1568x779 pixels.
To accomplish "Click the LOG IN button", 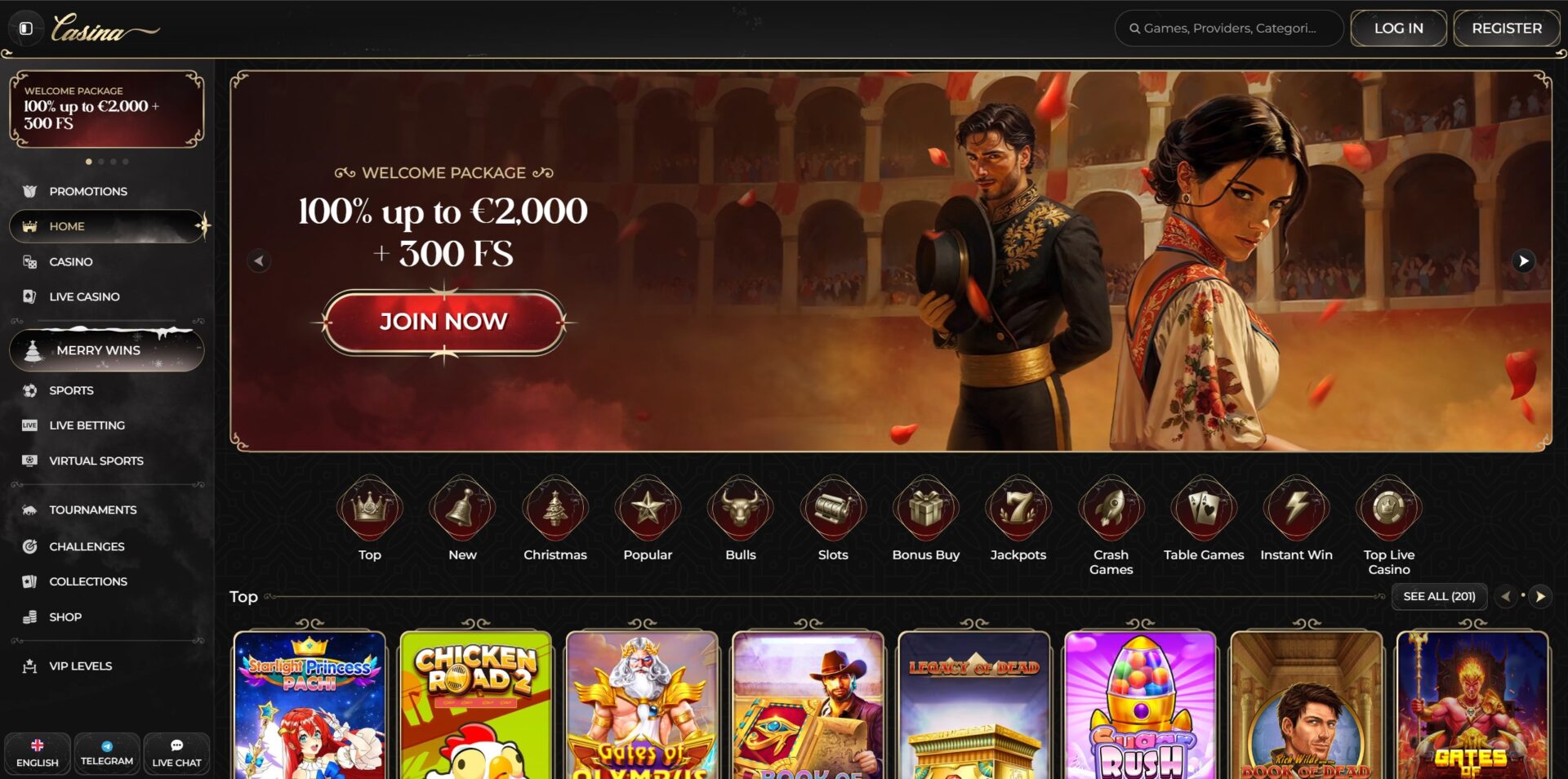I will [x=1398, y=29].
